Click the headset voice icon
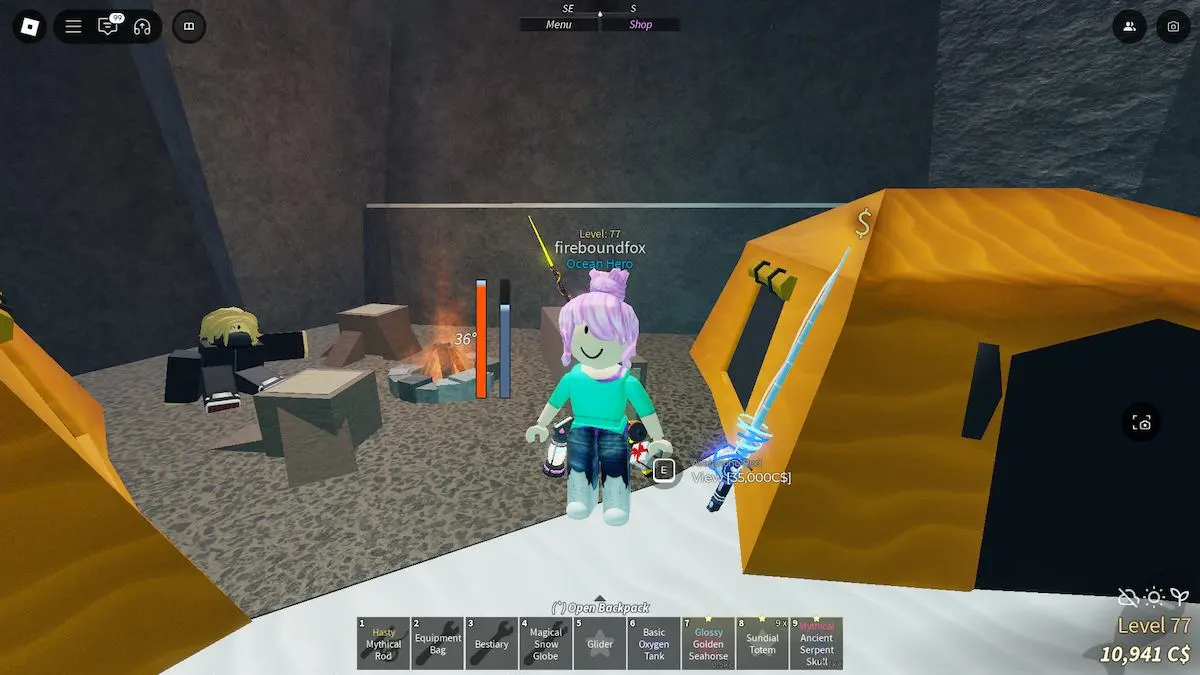1200x675 pixels. click(x=142, y=27)
